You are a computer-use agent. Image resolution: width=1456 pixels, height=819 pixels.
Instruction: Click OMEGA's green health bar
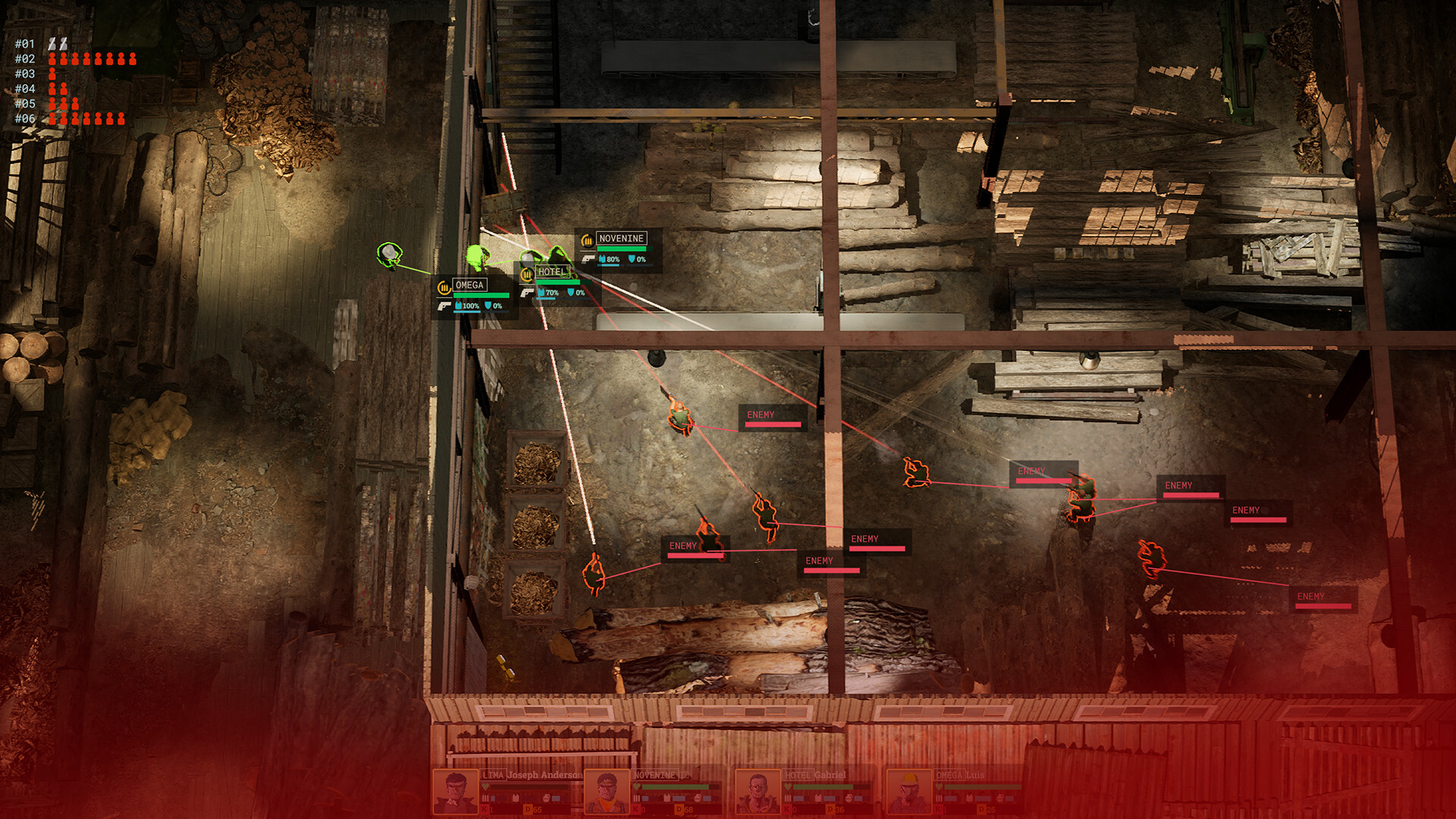(481, 294)
